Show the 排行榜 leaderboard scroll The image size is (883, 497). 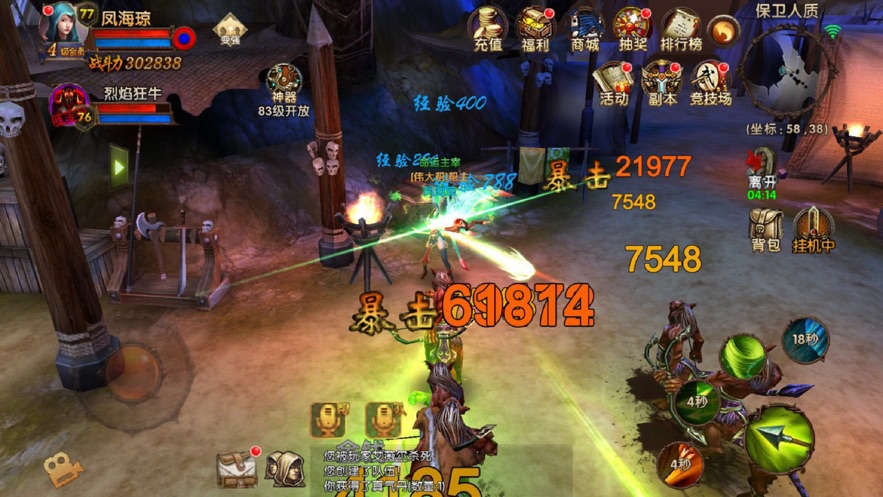pos(681,28)
